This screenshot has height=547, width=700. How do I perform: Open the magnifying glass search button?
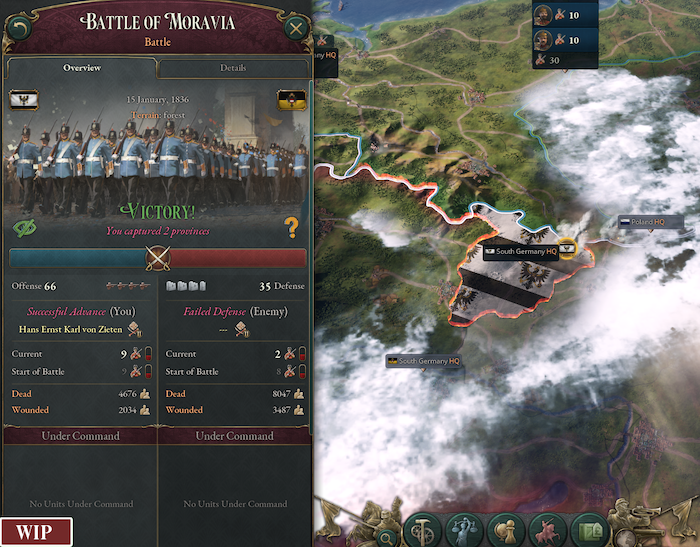pyautogui.click(x=386, y=537)
